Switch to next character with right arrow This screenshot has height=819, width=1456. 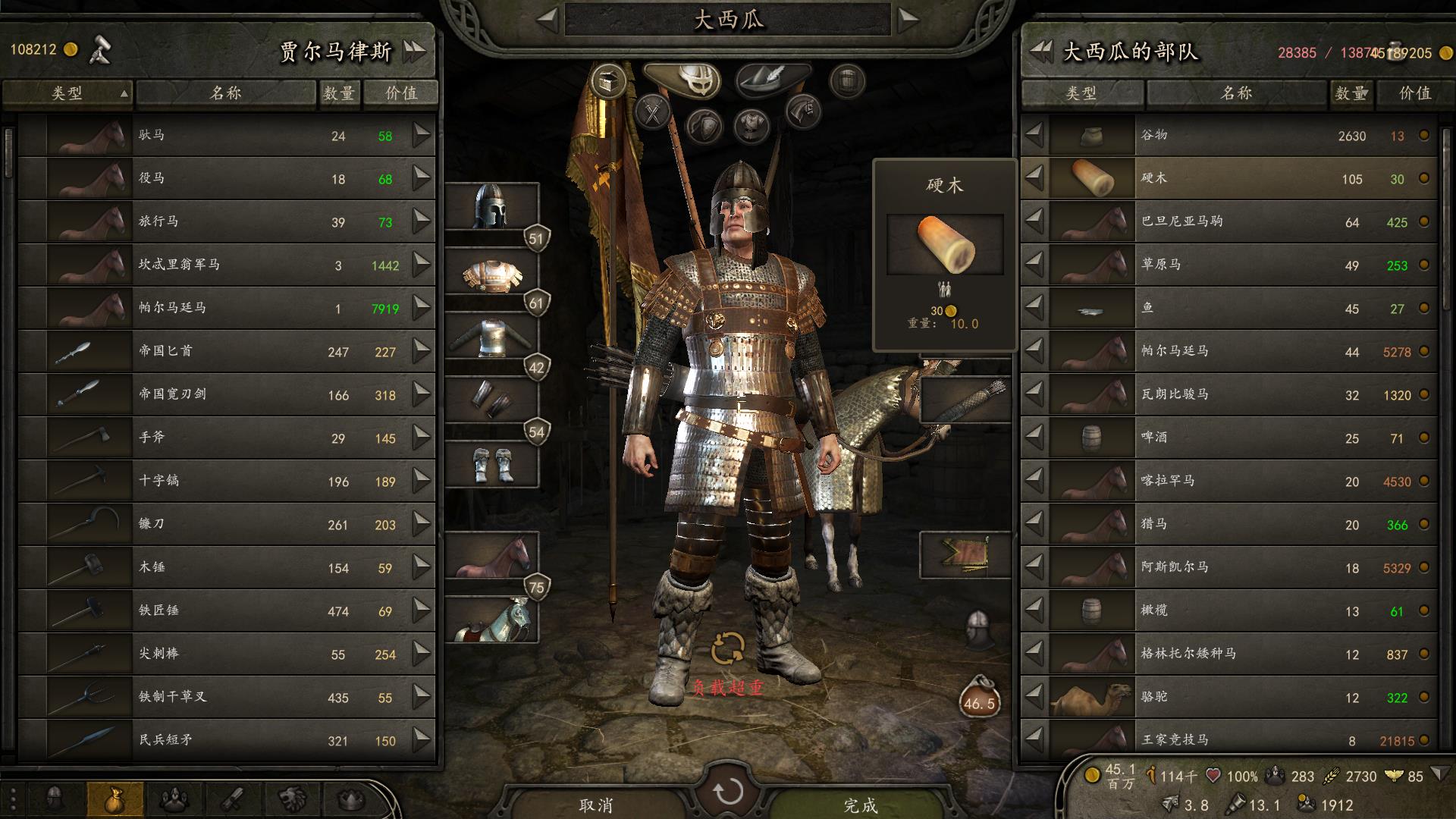(908, 20)
